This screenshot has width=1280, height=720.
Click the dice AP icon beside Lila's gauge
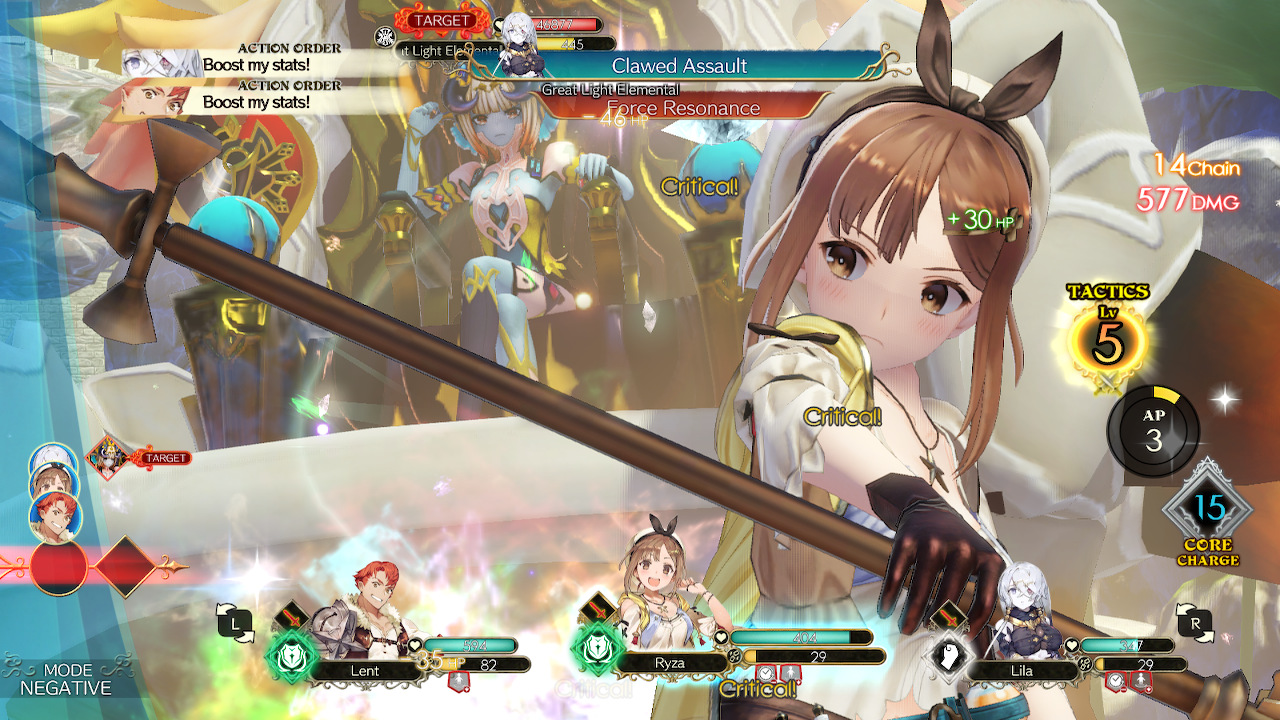[x=1086, y=664]
